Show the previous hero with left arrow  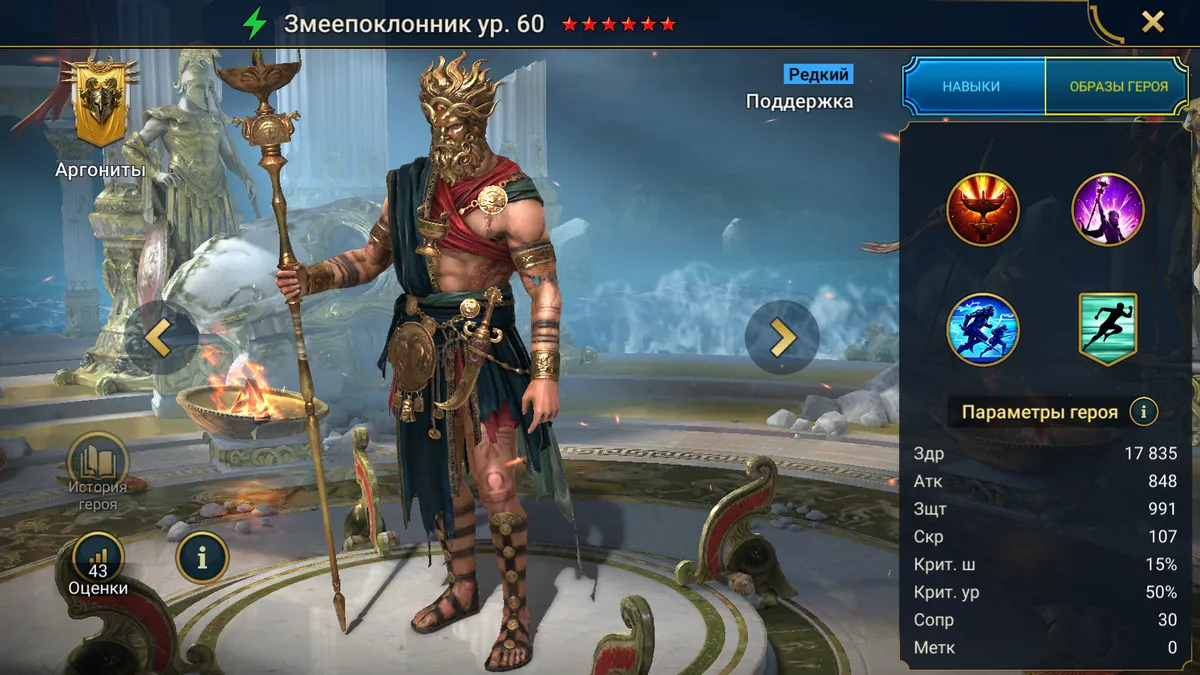click(160, 338)
